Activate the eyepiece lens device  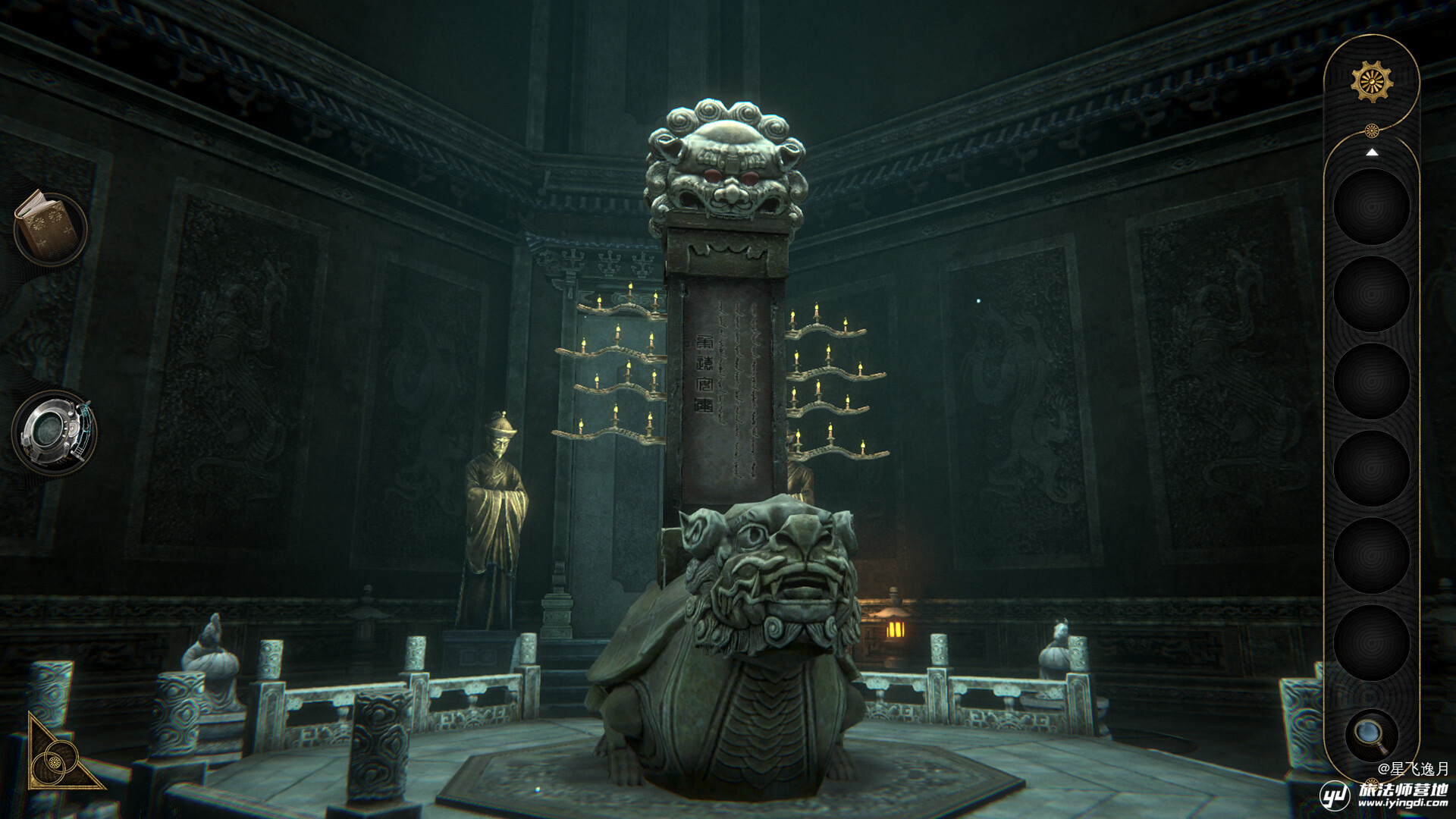point(53,431)
